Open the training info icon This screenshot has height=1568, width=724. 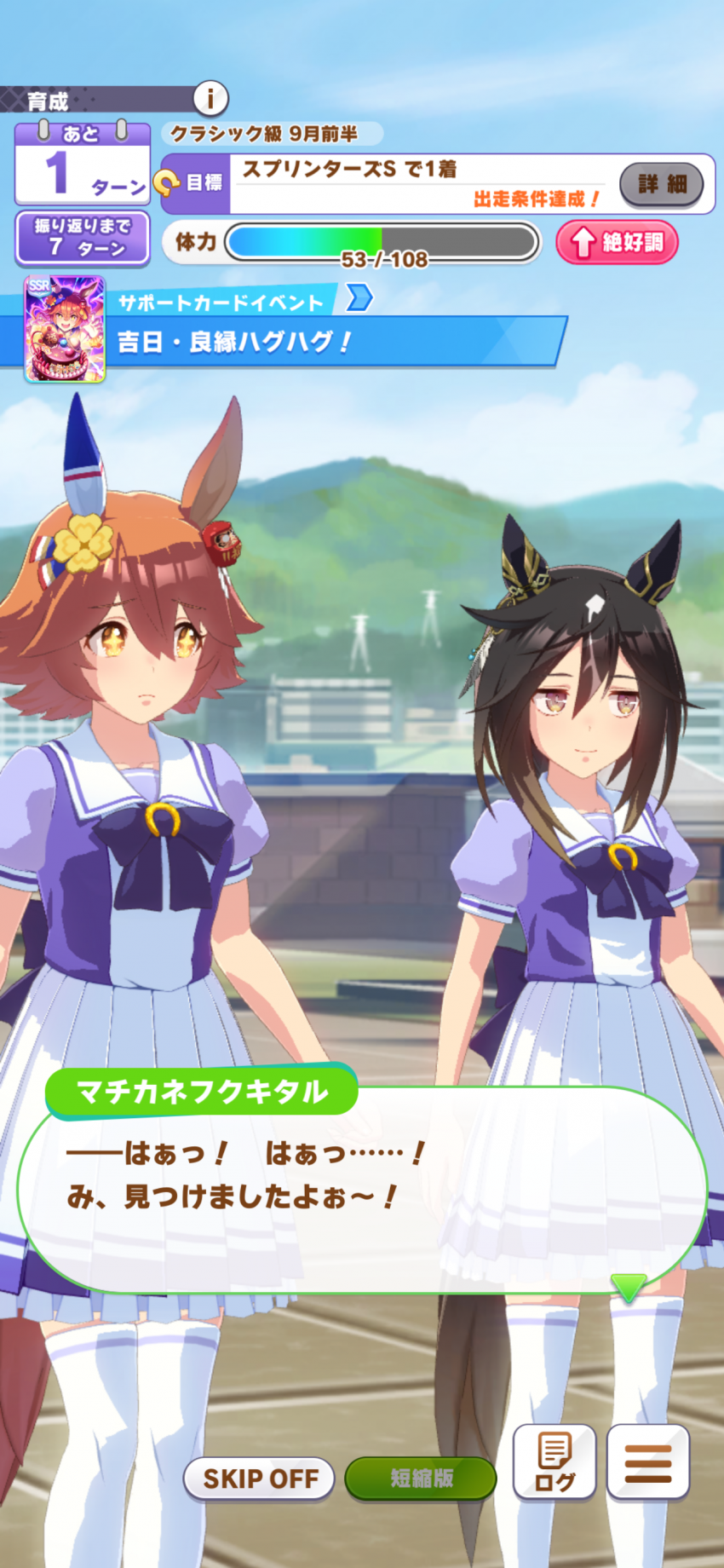click(210, 98)
